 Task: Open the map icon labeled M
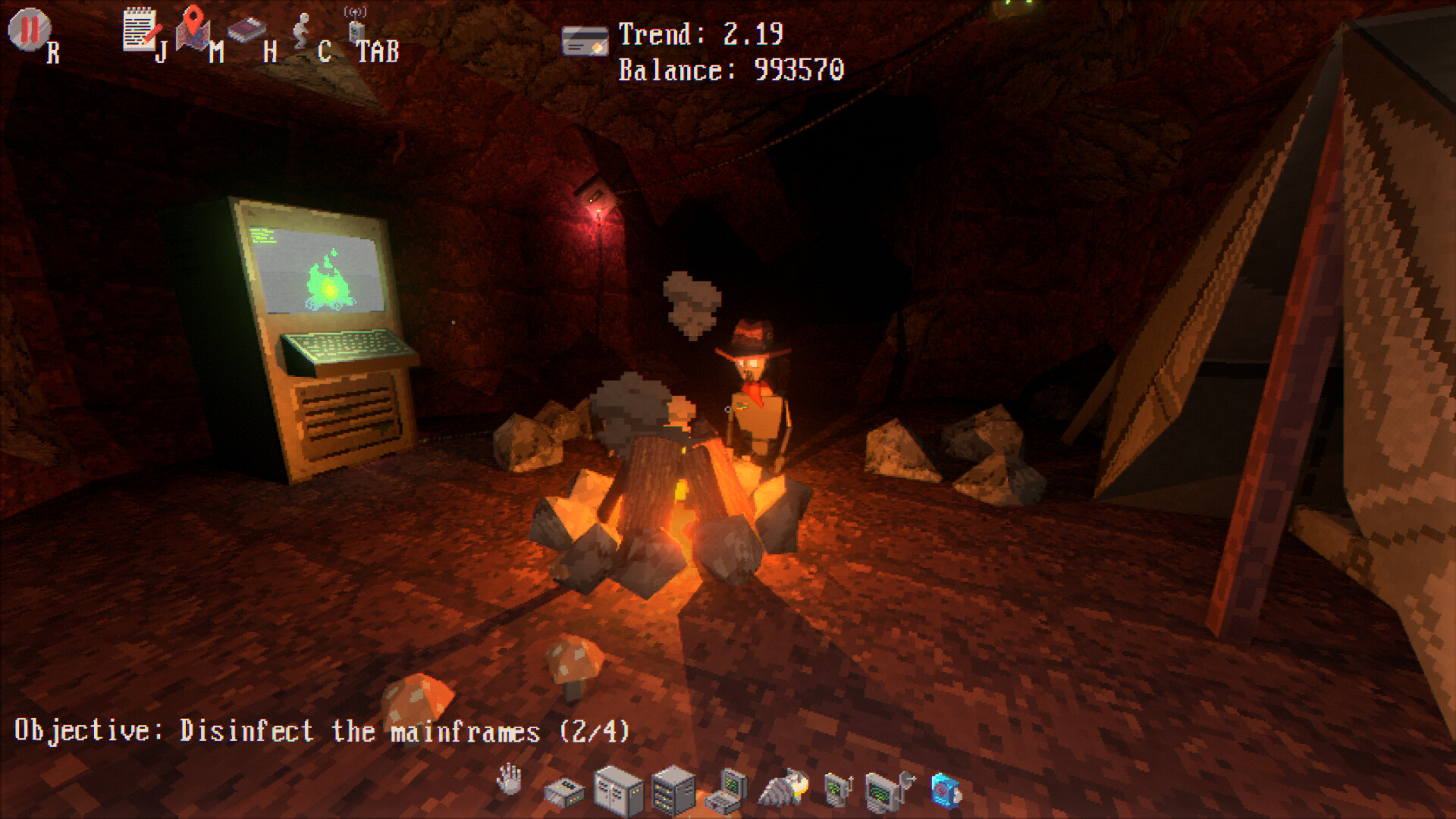coord(194,30)
